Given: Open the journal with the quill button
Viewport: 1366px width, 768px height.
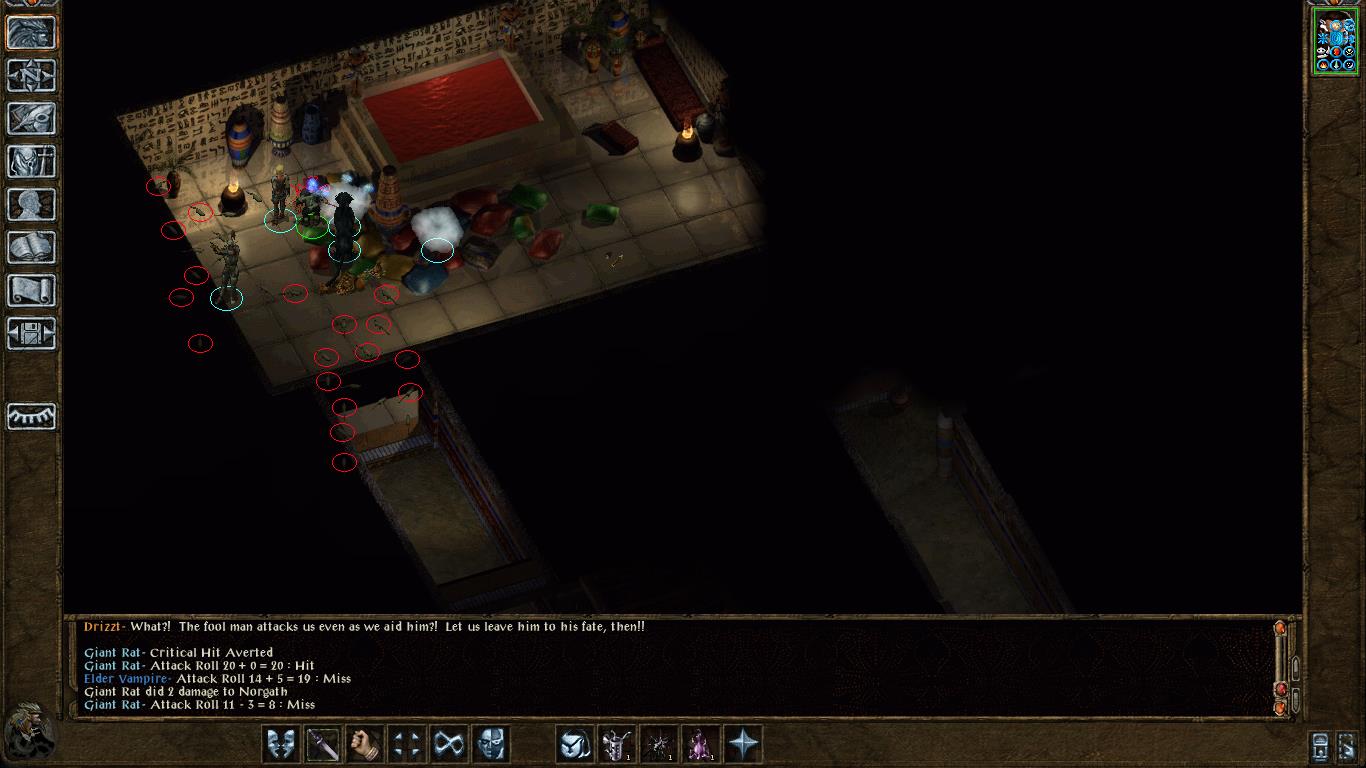Looking at the screenshot, I should tap(32, 119).
